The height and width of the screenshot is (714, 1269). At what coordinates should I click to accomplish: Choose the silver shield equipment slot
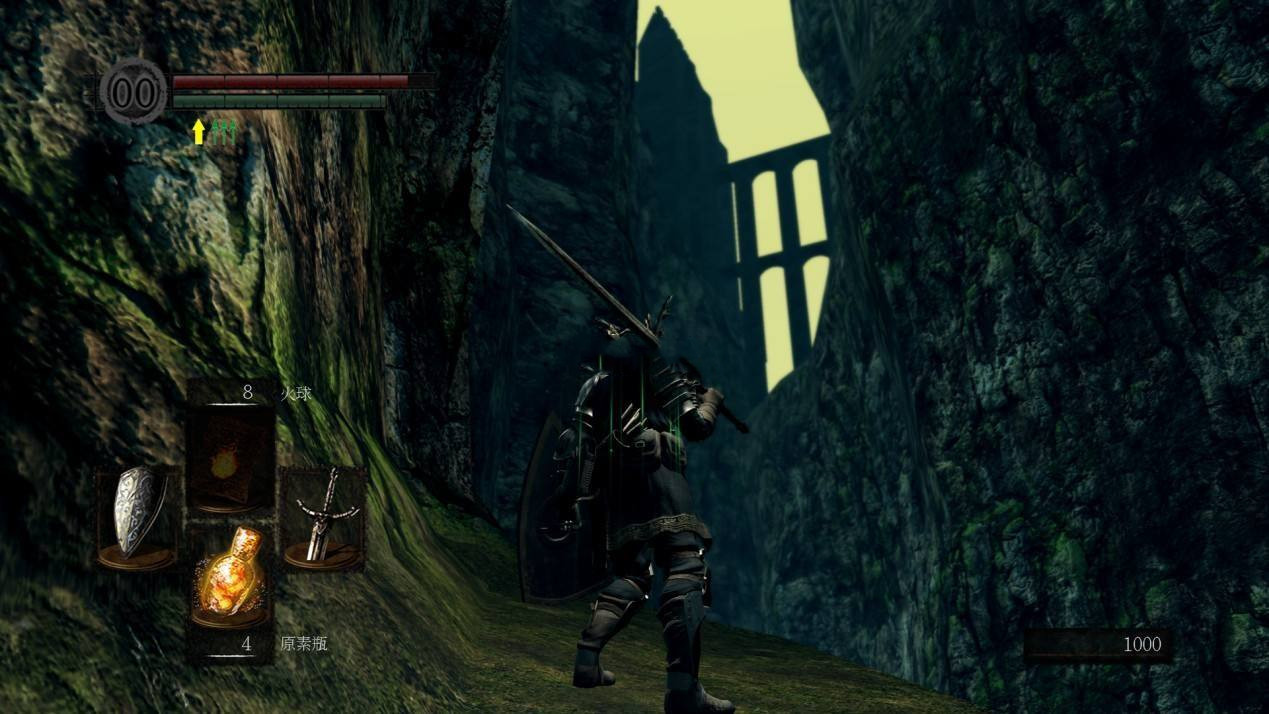pos(137,517)
